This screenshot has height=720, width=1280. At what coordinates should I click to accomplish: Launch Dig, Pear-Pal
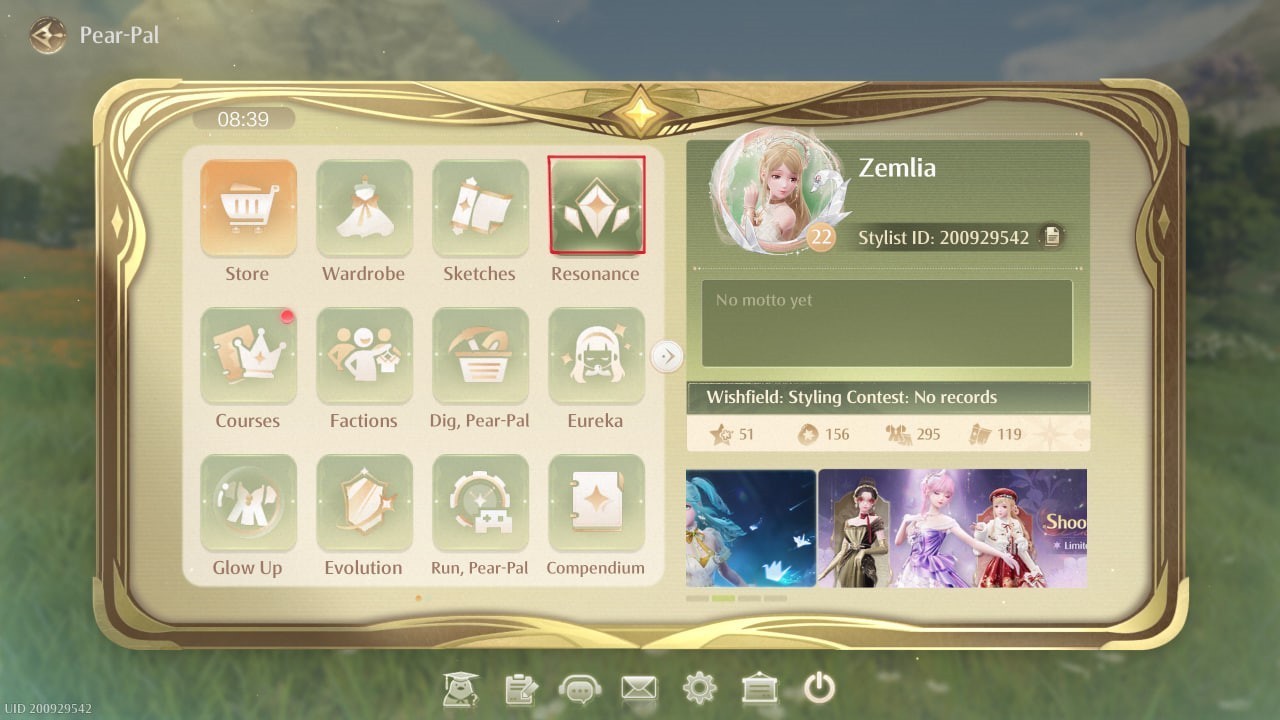point(480,356)
